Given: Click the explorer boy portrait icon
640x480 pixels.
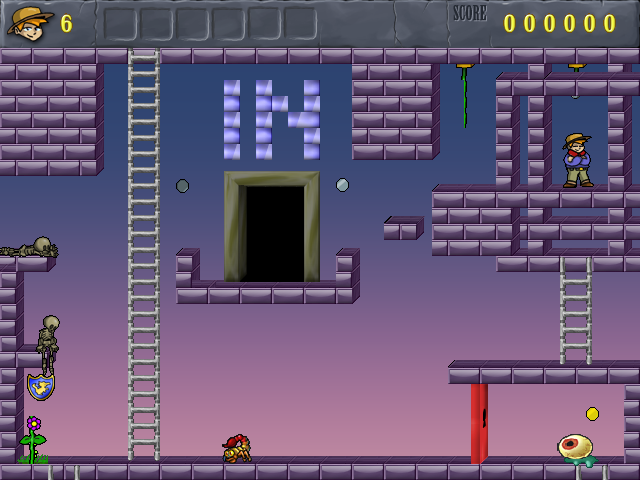Looking at the screenshot, I should coord(30,22).
